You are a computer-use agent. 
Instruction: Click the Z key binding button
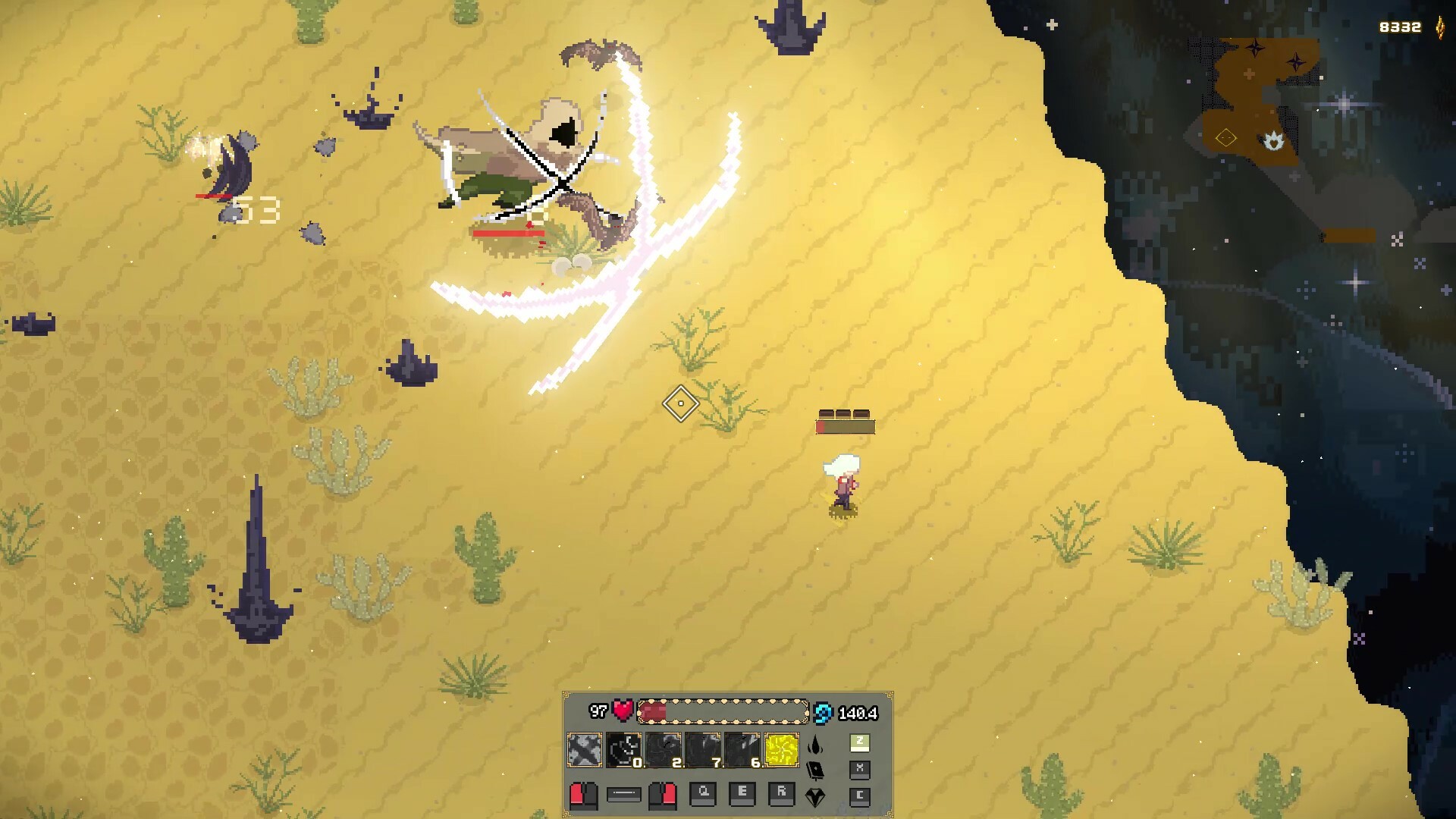click(860, 743)
